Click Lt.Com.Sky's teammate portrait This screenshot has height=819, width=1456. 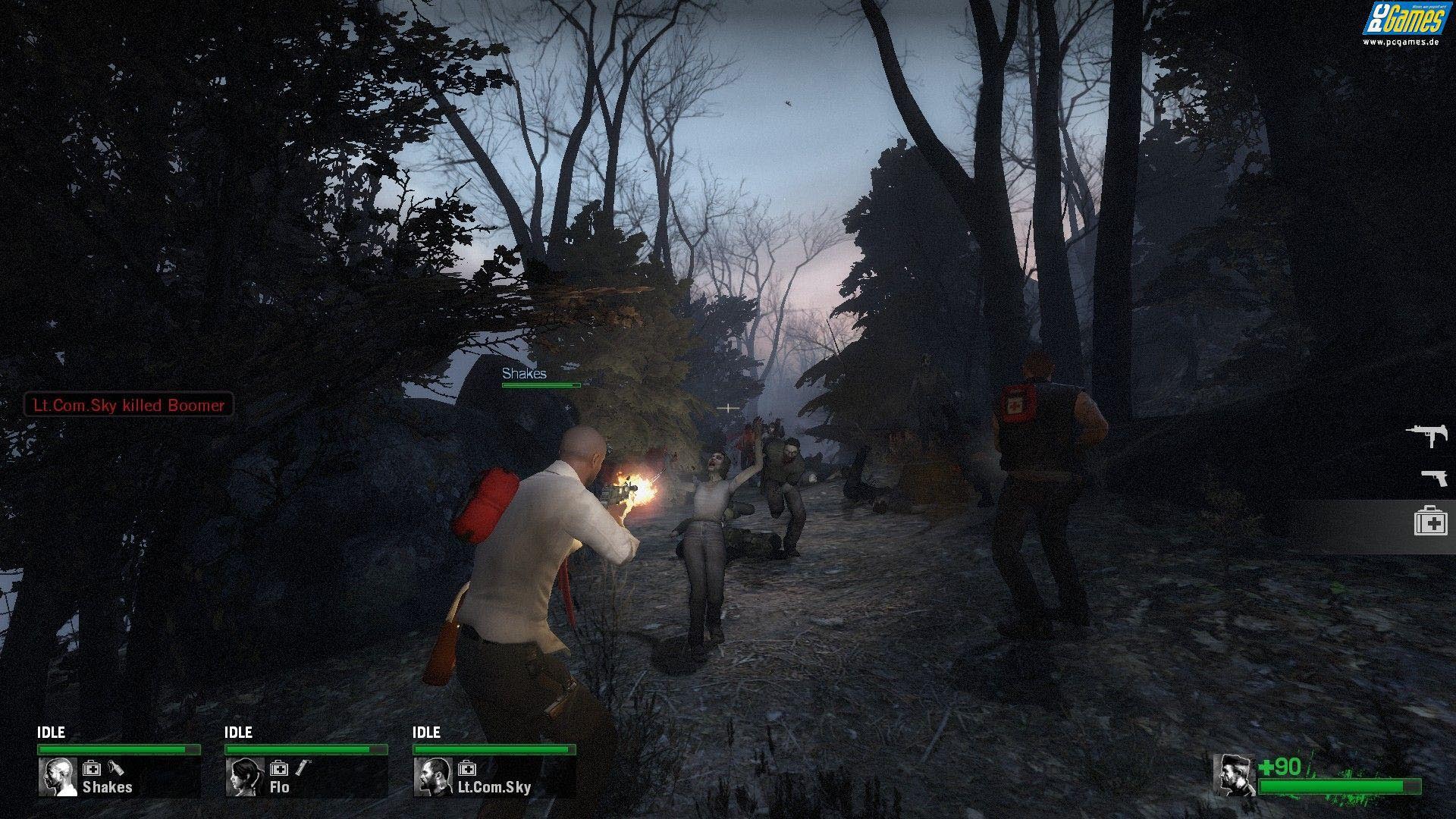433,777
